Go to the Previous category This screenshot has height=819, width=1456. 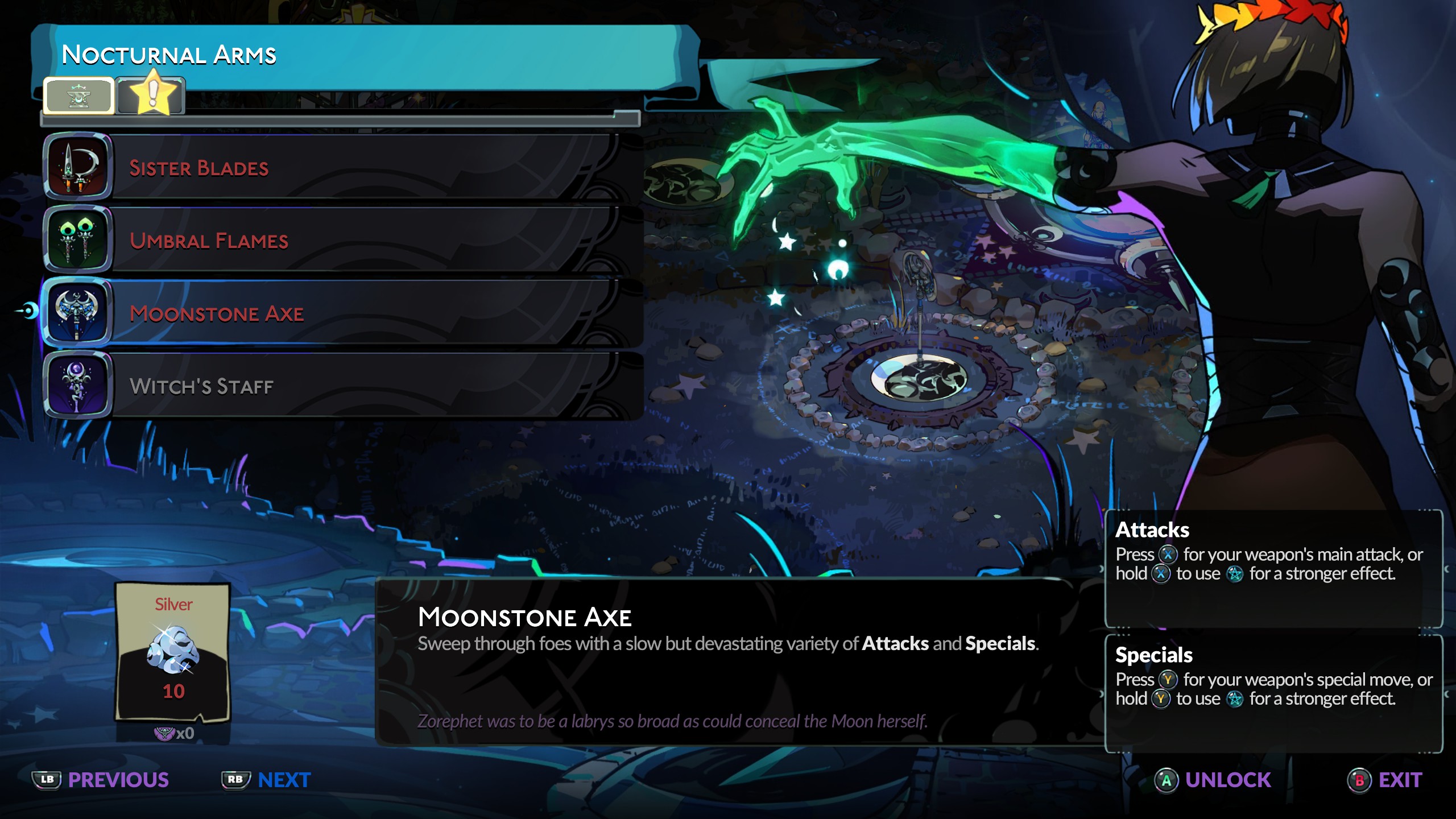pos(101,780)
